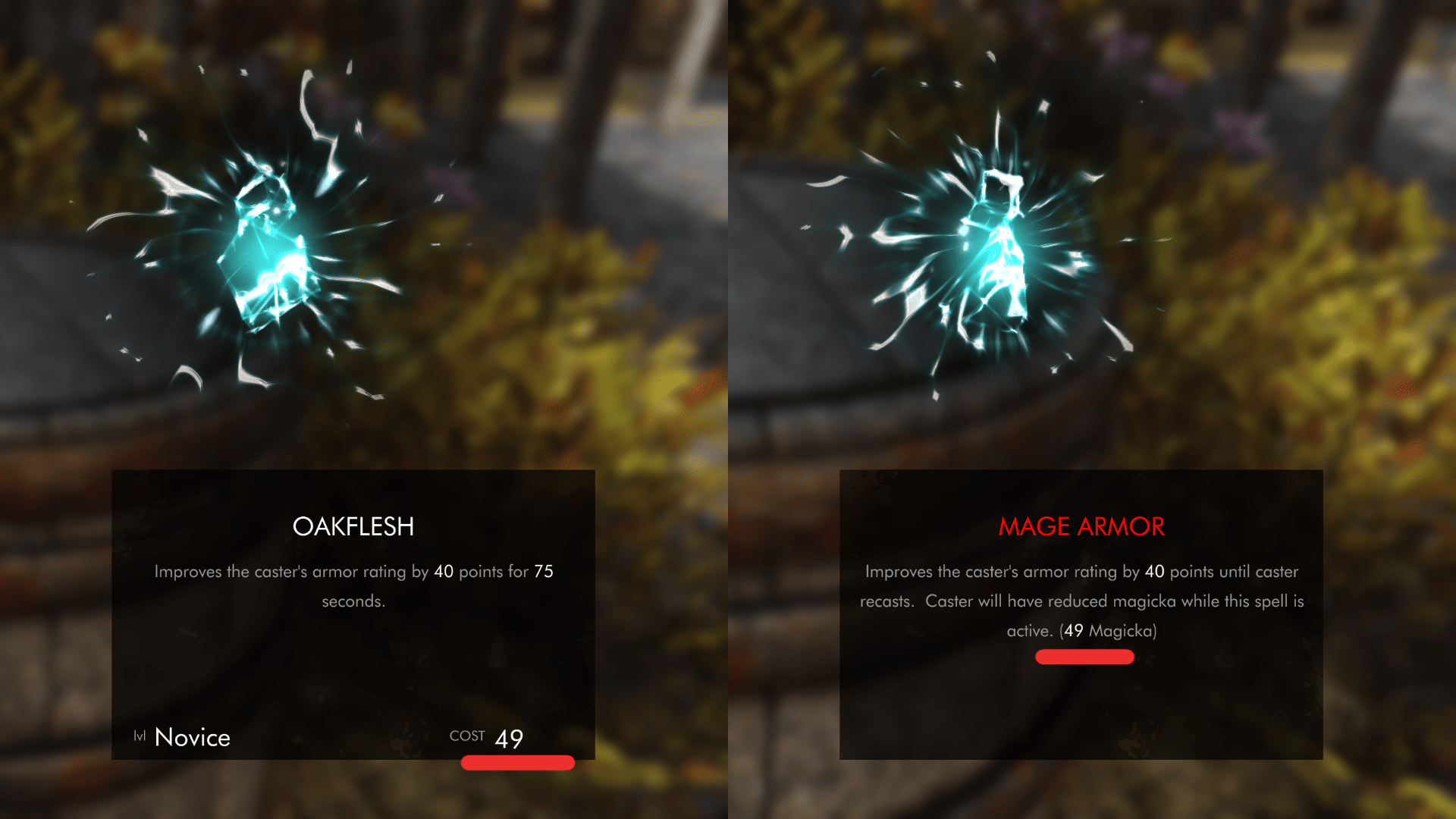Toggle the red highlight under Oakflesh cost

(x=518, y=763)
